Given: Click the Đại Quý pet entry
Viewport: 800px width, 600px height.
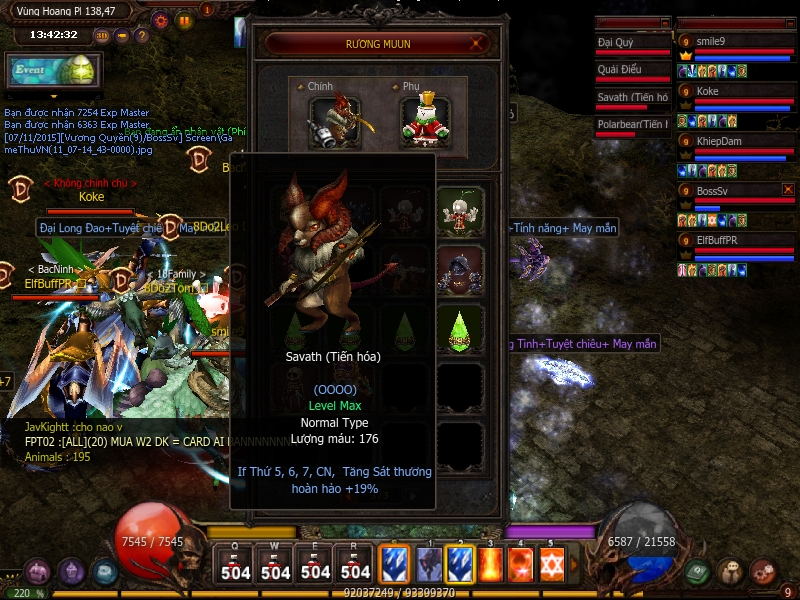Looking at the screenshot, I should click(632, 45).
